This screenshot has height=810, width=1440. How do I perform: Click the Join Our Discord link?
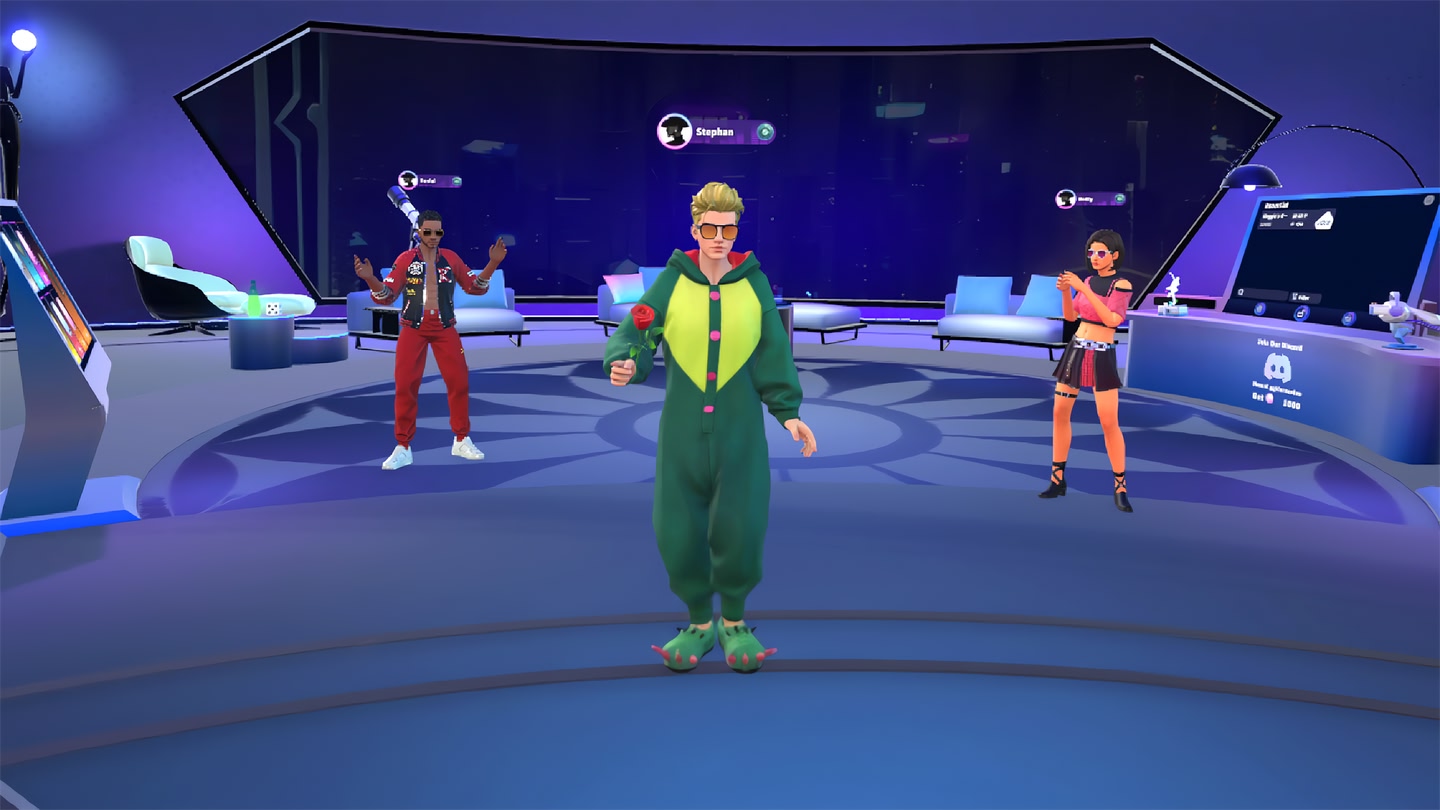tap(1279, 344)
